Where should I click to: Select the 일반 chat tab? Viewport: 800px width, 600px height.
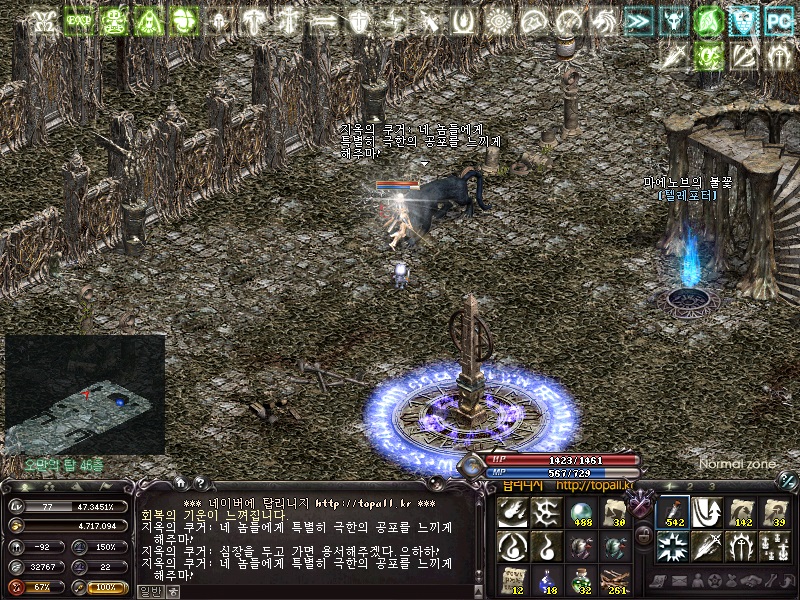(x=148, y=591)
